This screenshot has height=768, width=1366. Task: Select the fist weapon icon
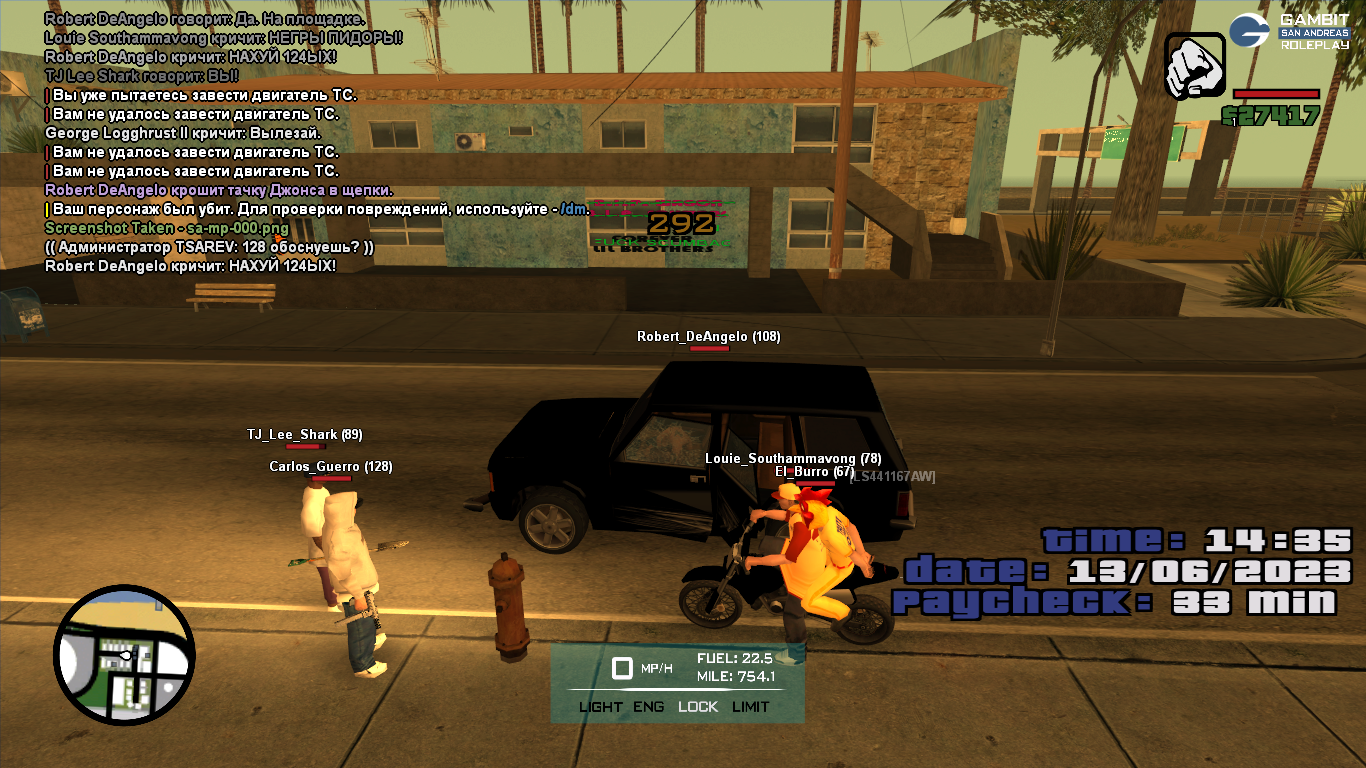pos(1194,66)
